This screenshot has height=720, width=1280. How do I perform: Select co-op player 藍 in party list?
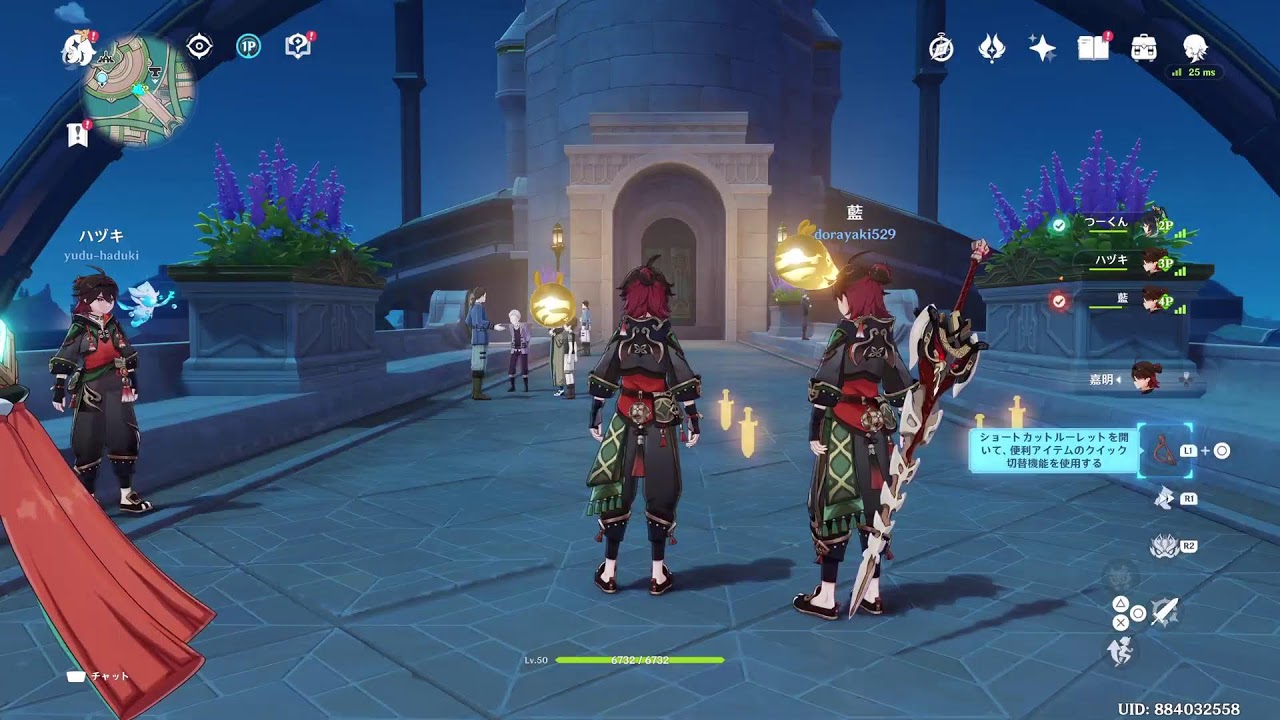pyautogui.click(x=1120, y=299)
